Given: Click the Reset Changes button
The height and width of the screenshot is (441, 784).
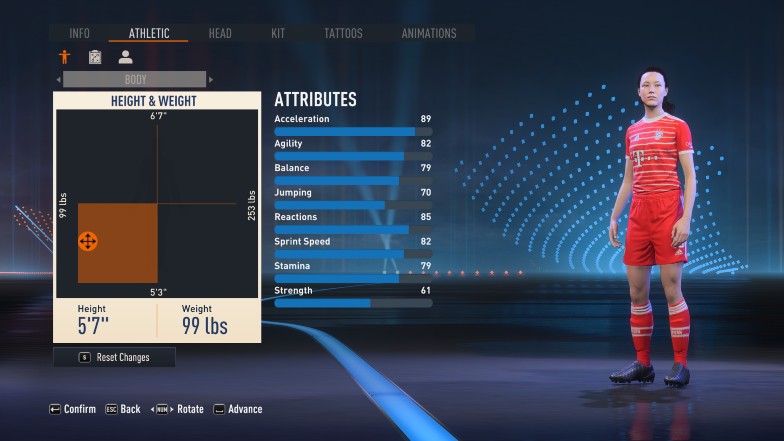Looking at the screenshot, I should click(115, 357).
